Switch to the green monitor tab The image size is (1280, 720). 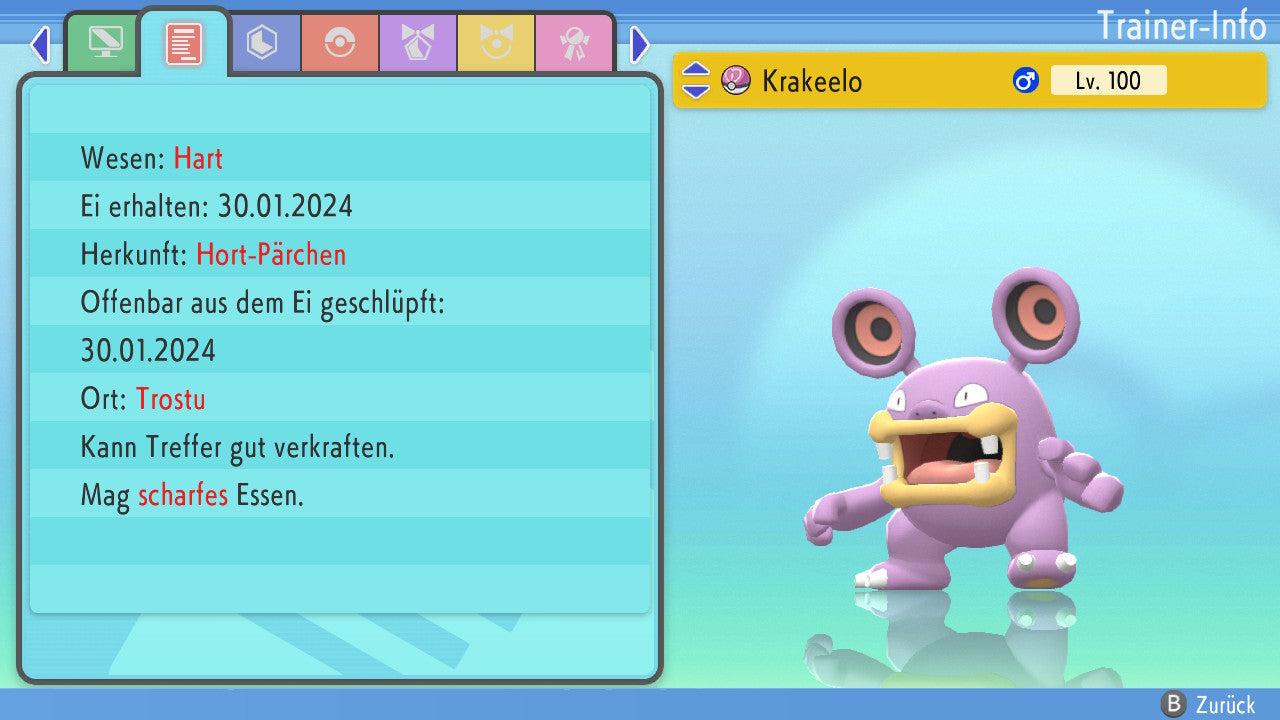[x=105, y=43]
